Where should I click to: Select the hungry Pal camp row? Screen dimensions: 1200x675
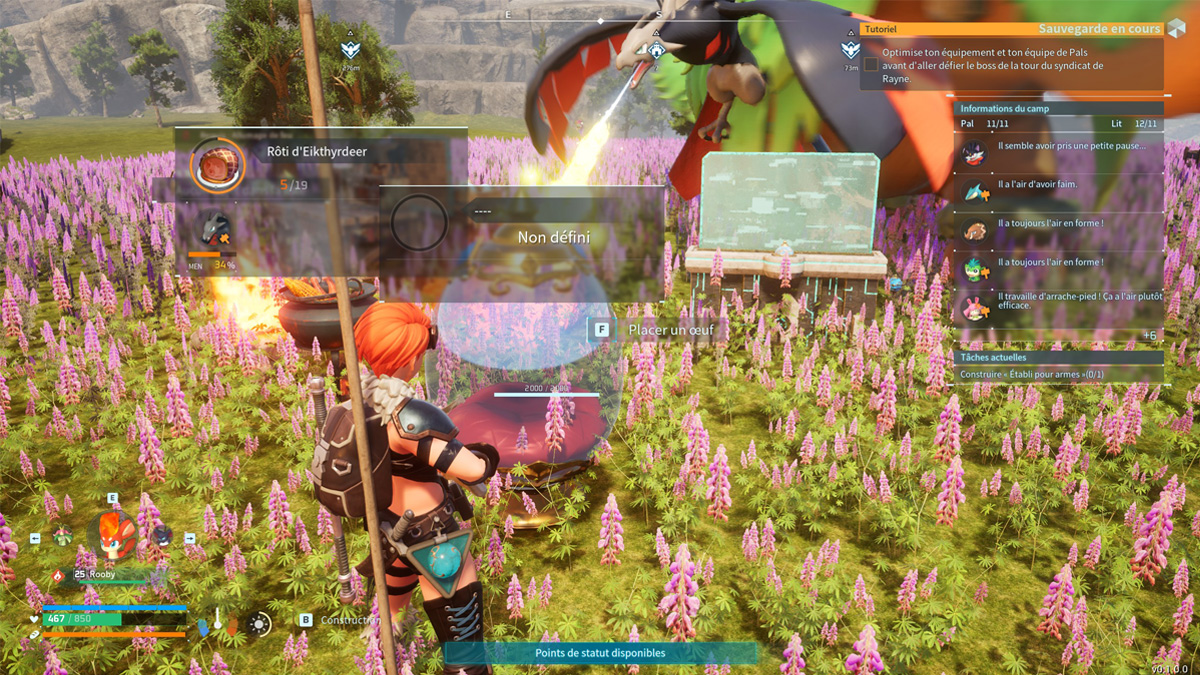(x=1059, y=191)
